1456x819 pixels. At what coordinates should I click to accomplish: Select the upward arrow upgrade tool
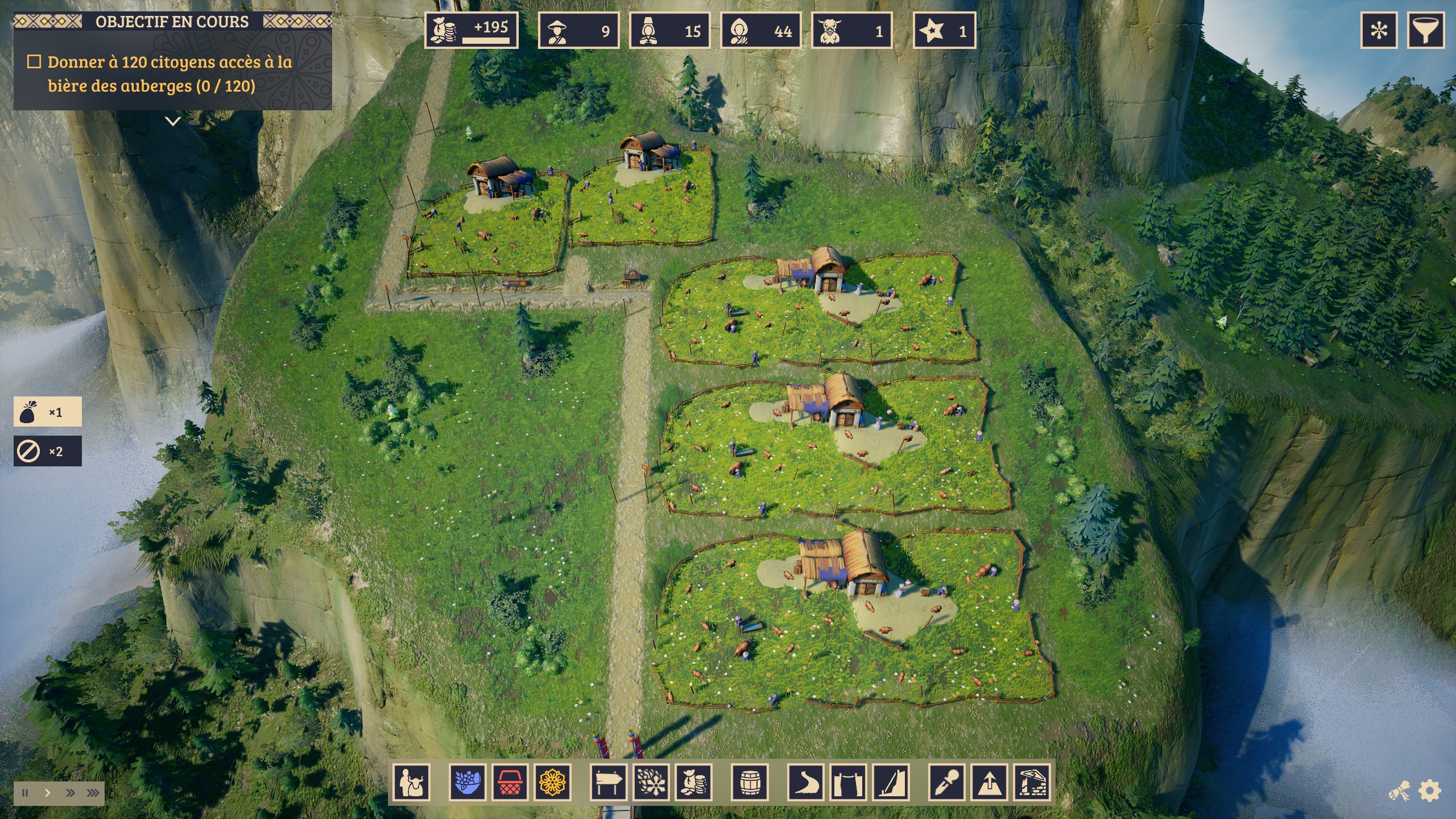989,782
